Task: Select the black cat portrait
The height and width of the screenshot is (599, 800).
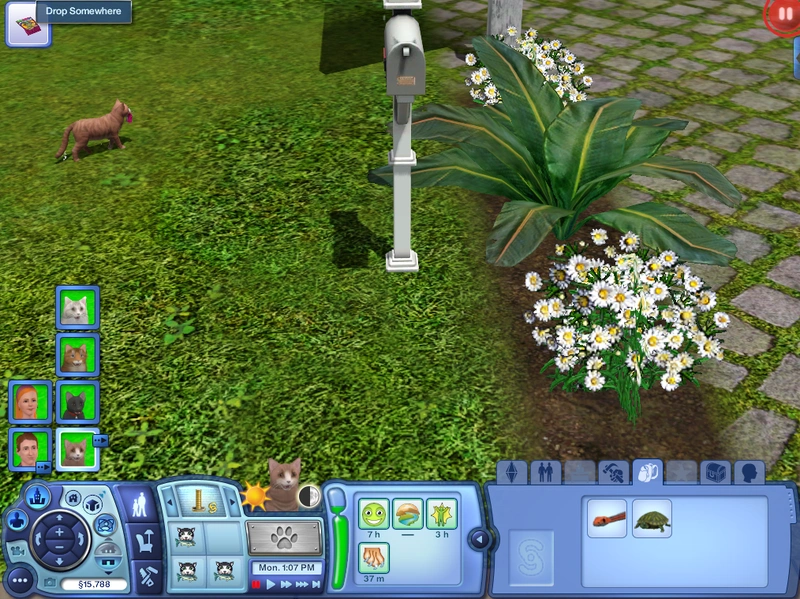Action: (x=77, y=402)
